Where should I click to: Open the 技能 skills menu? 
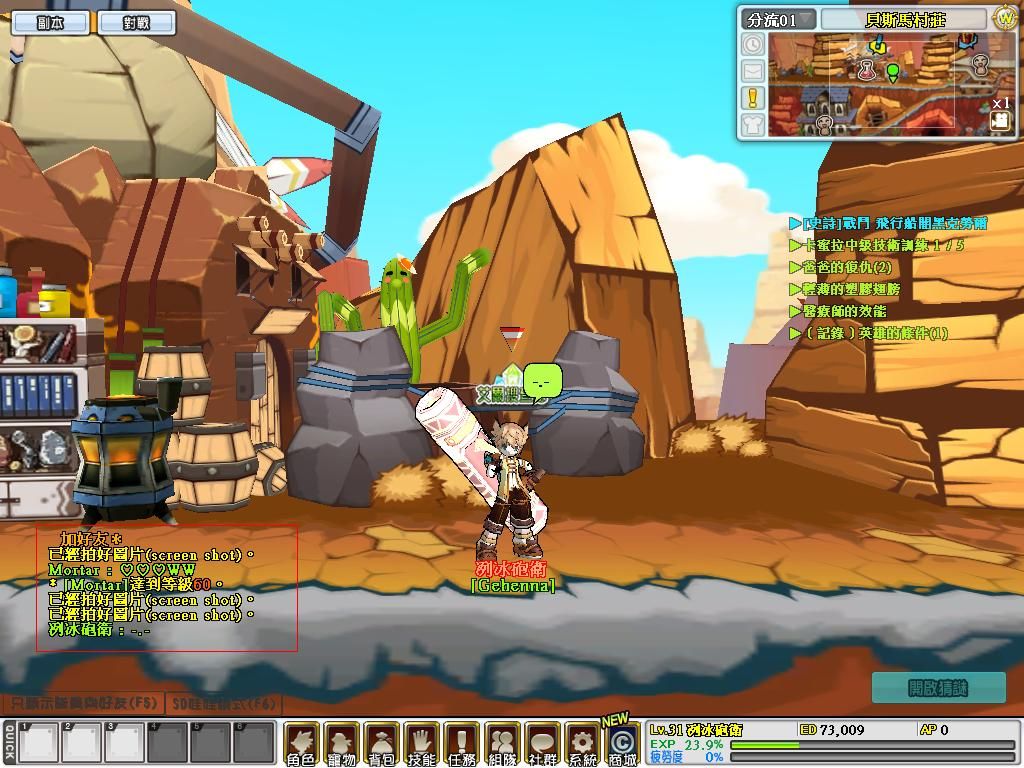pos(421,744)
